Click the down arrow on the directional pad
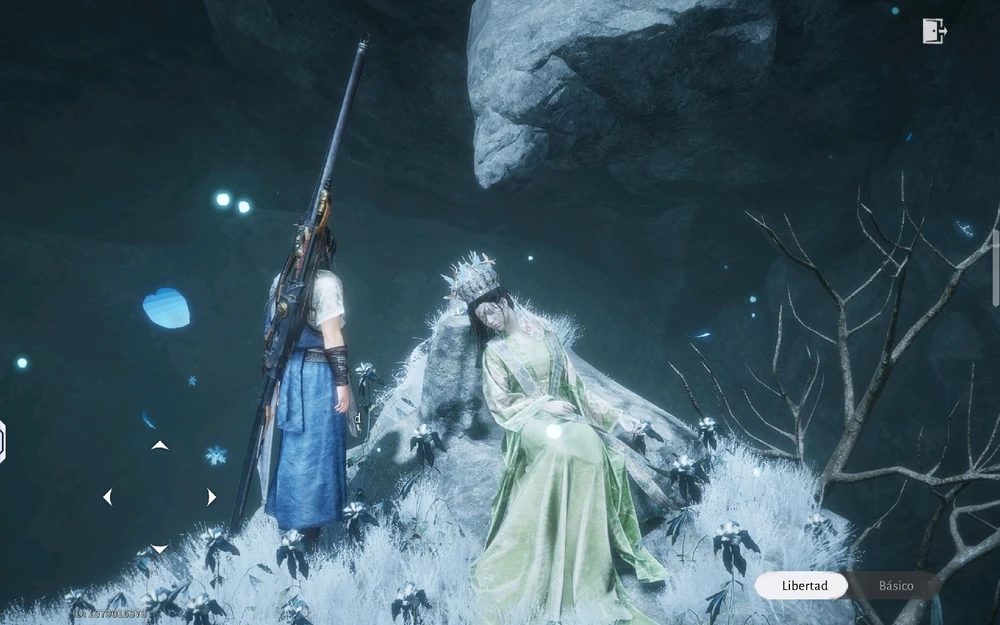 click(x=160, y=548)
